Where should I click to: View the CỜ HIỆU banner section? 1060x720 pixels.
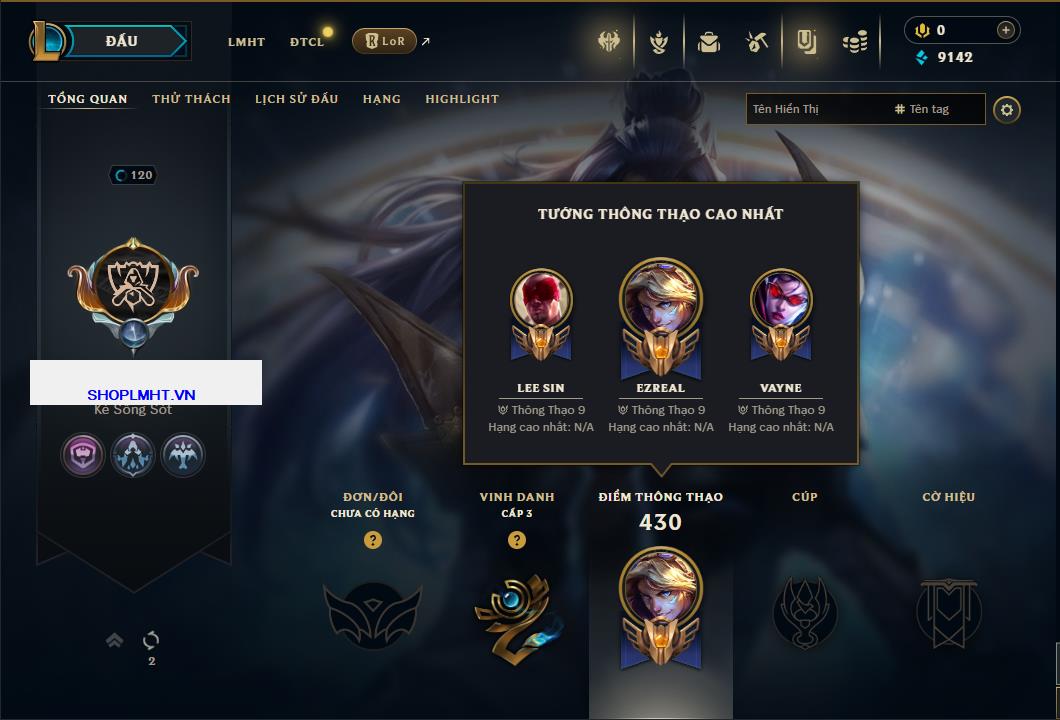[948, 611]
